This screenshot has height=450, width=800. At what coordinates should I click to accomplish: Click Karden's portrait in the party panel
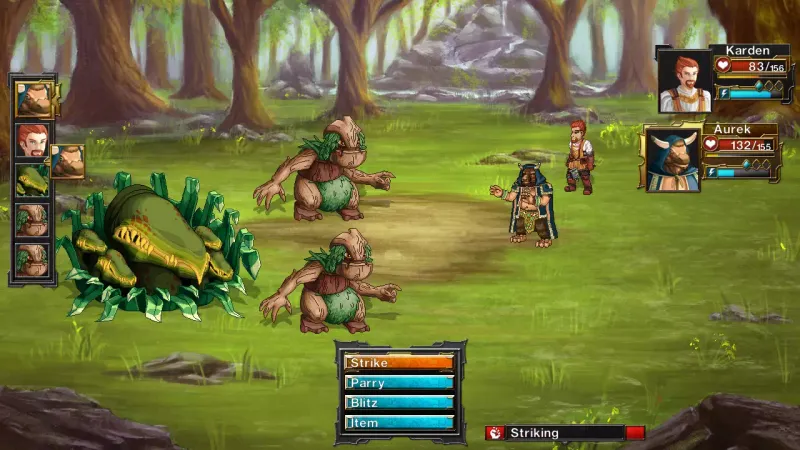(684, 81)
